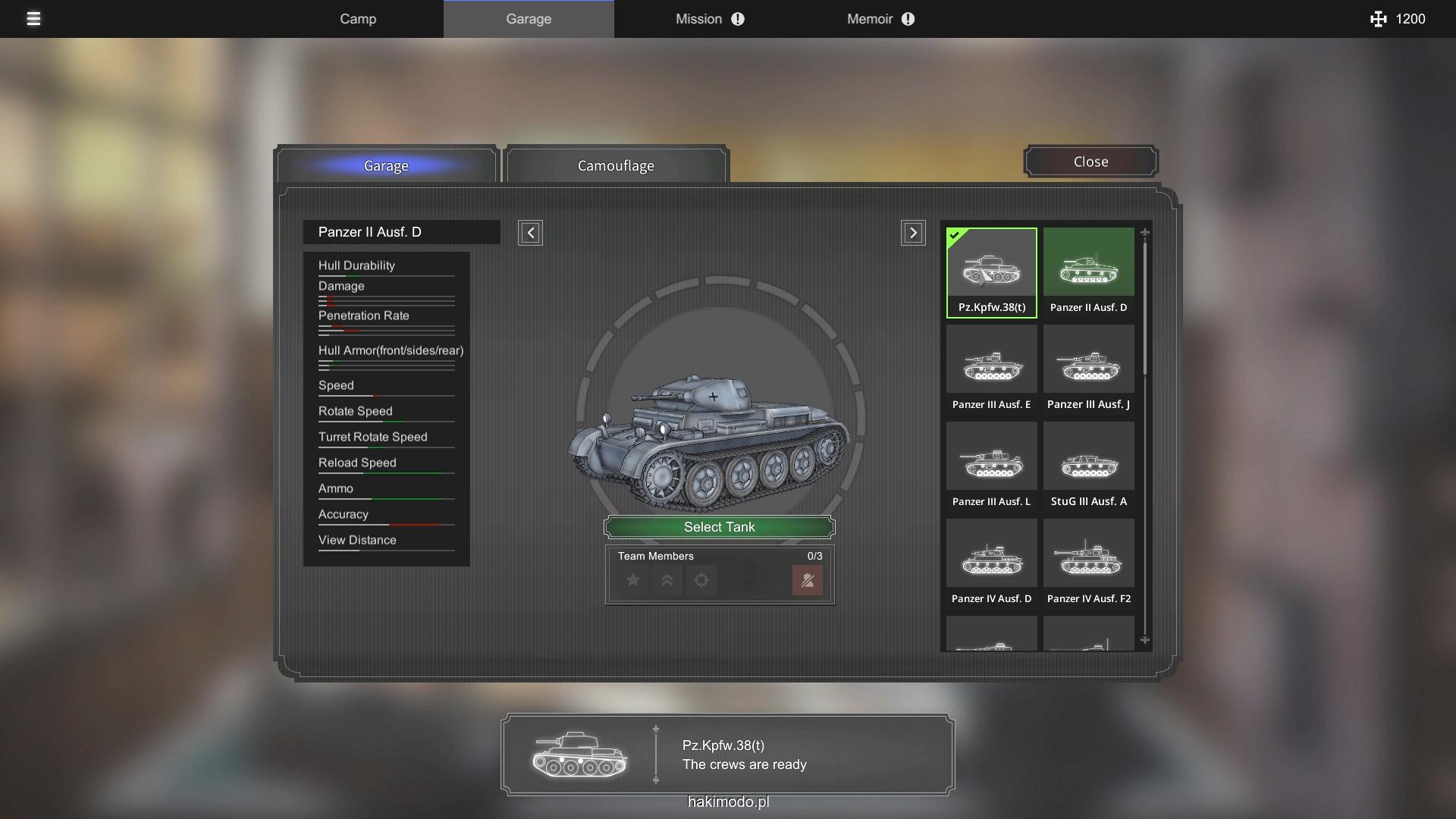1456x819 pixels.
Task: Select the Panzer III Ausf. J tile
Action: click(1088, 369)
